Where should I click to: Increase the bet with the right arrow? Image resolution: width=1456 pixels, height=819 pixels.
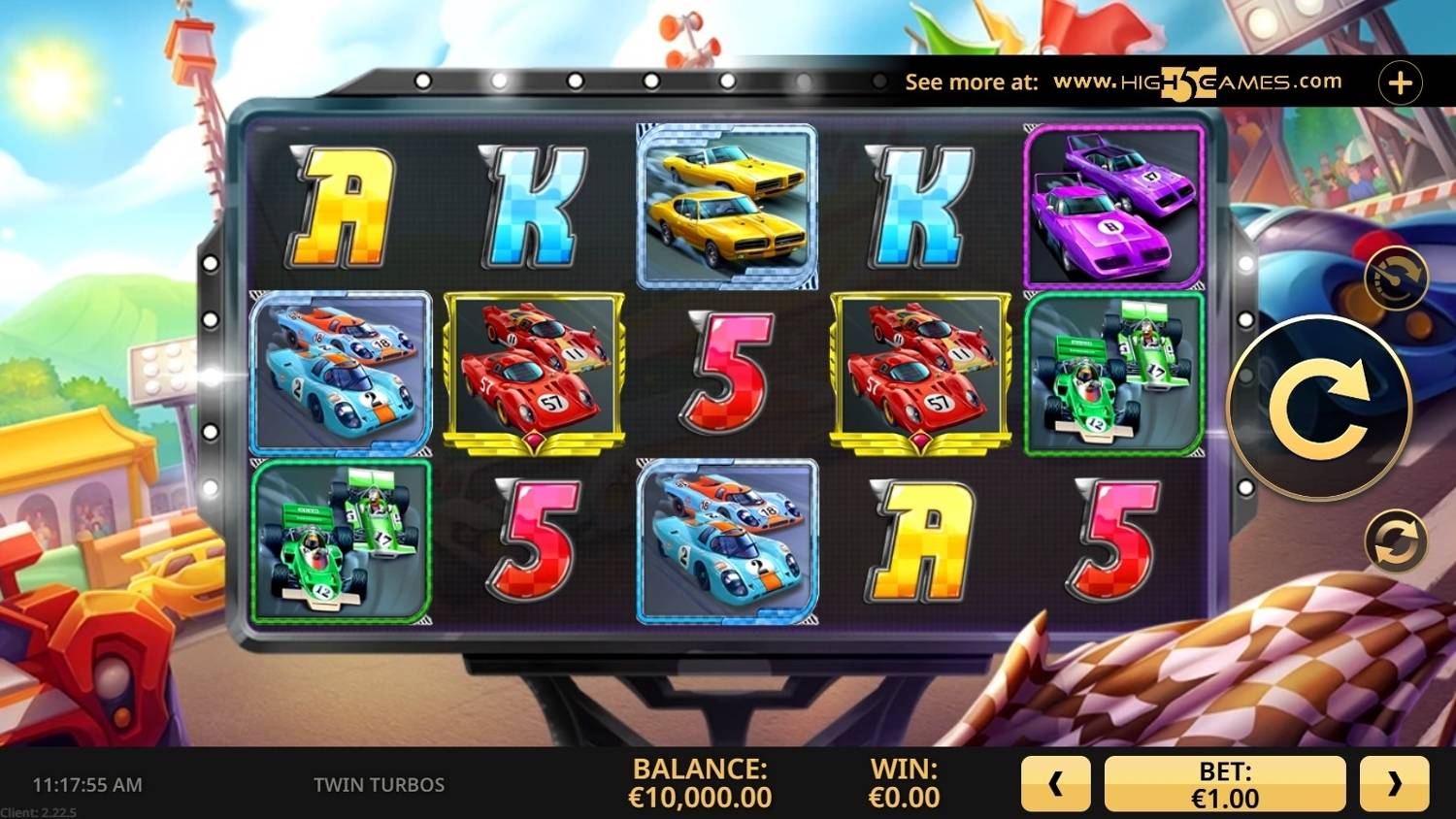pos(1394,784)
